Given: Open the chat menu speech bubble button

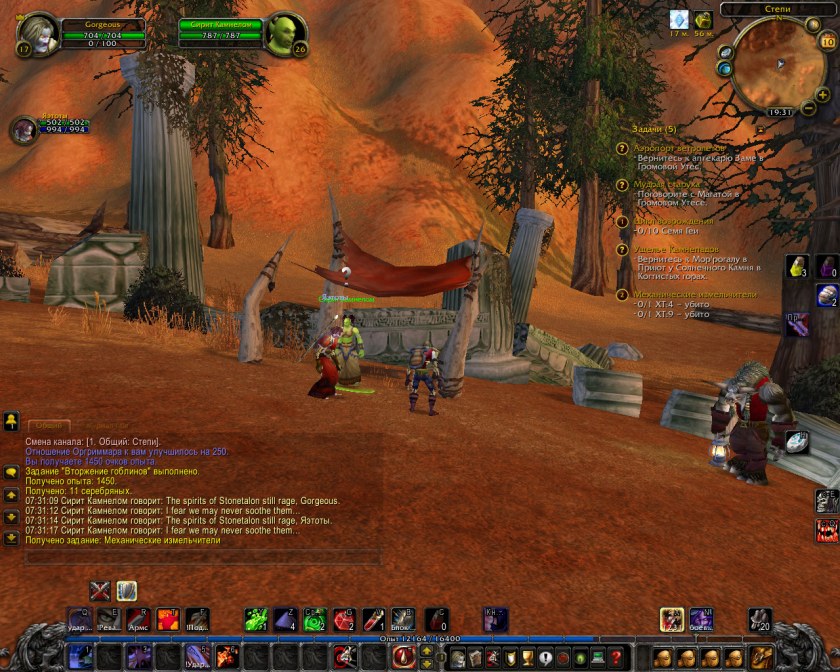Looking at the screenshot, I should pyautogui.click(x=11, y=472).
